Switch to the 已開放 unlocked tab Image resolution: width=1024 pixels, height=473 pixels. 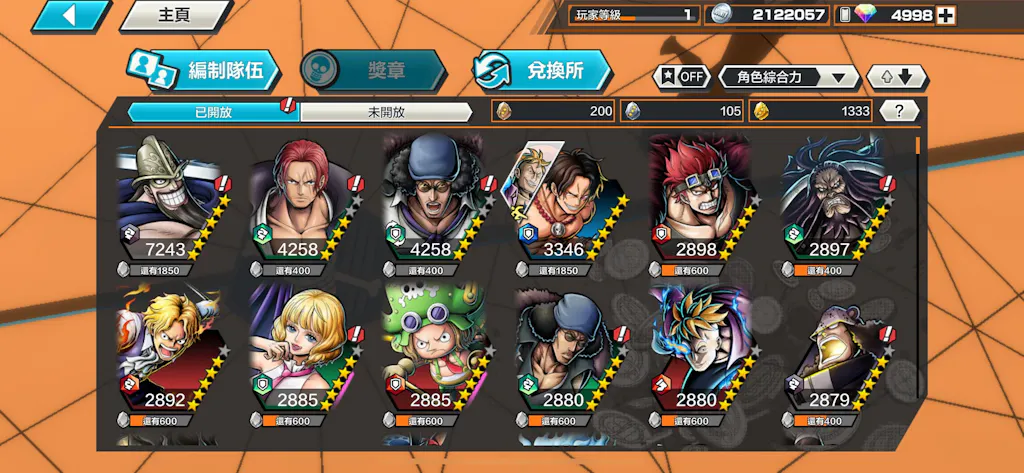point(213,112)
